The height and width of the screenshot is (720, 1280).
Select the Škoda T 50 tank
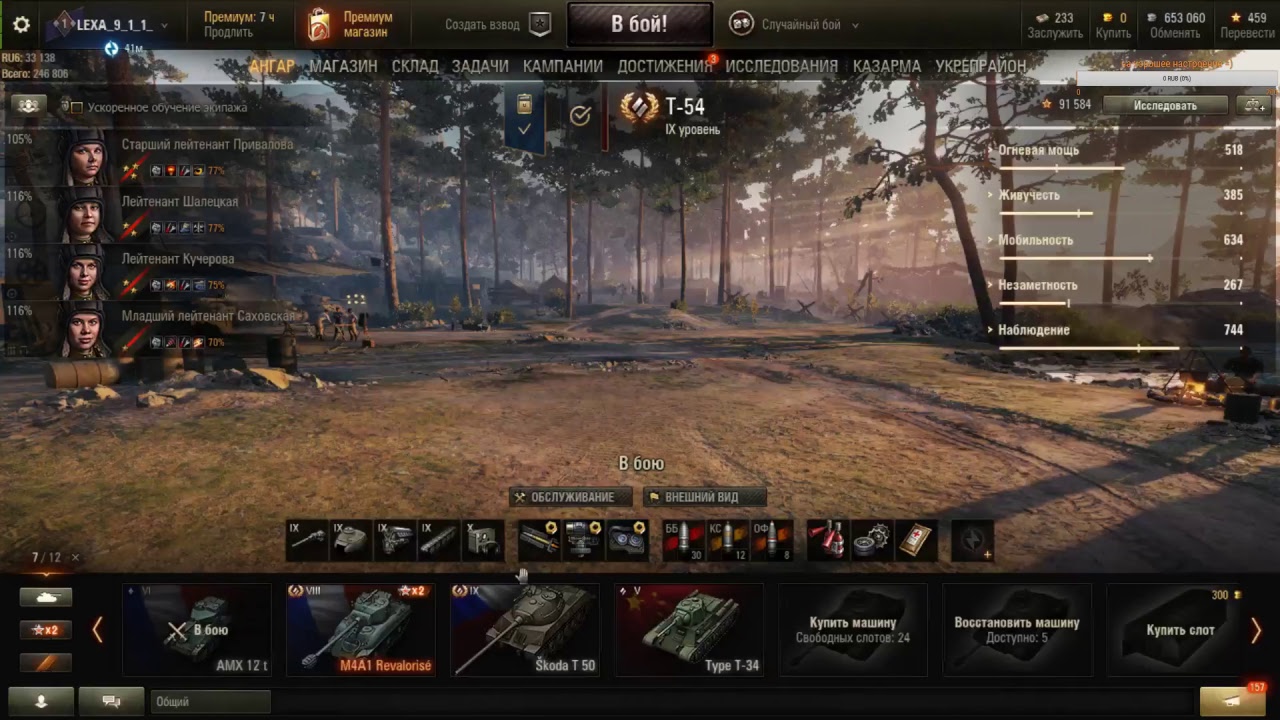click(x=525, y=630)
